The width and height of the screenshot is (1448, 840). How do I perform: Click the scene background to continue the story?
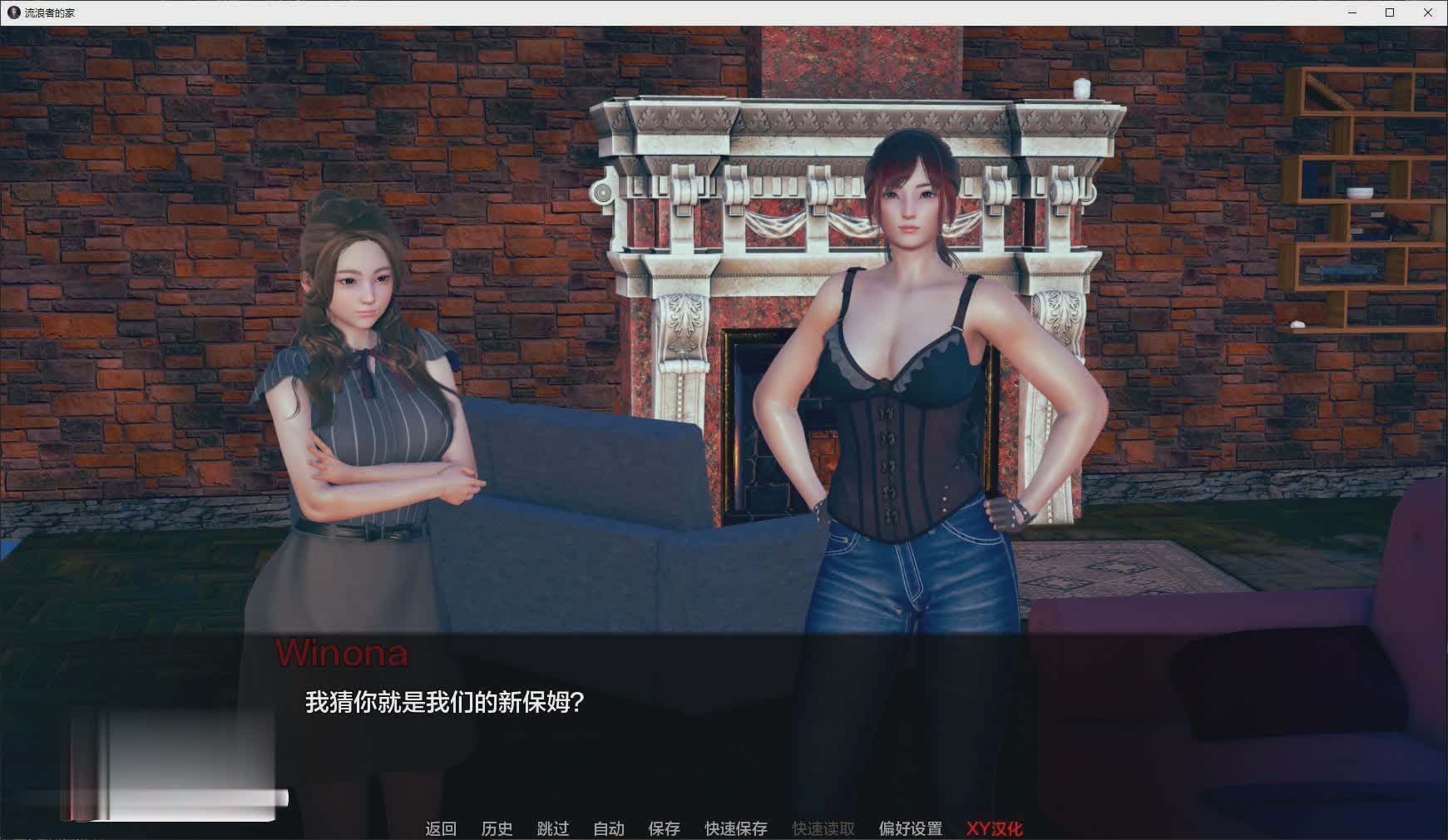coord(724,333)
